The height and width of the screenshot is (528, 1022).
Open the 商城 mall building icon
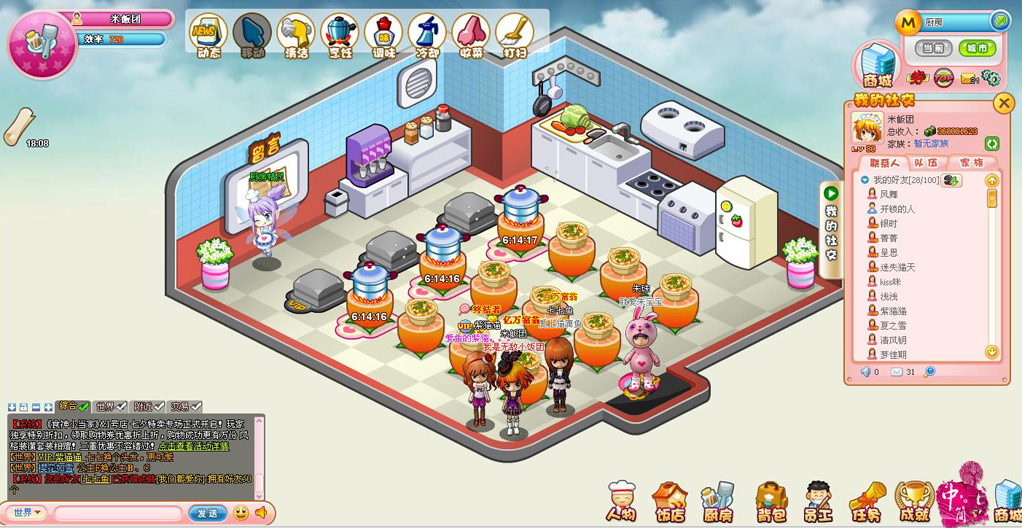click(877, 66)
